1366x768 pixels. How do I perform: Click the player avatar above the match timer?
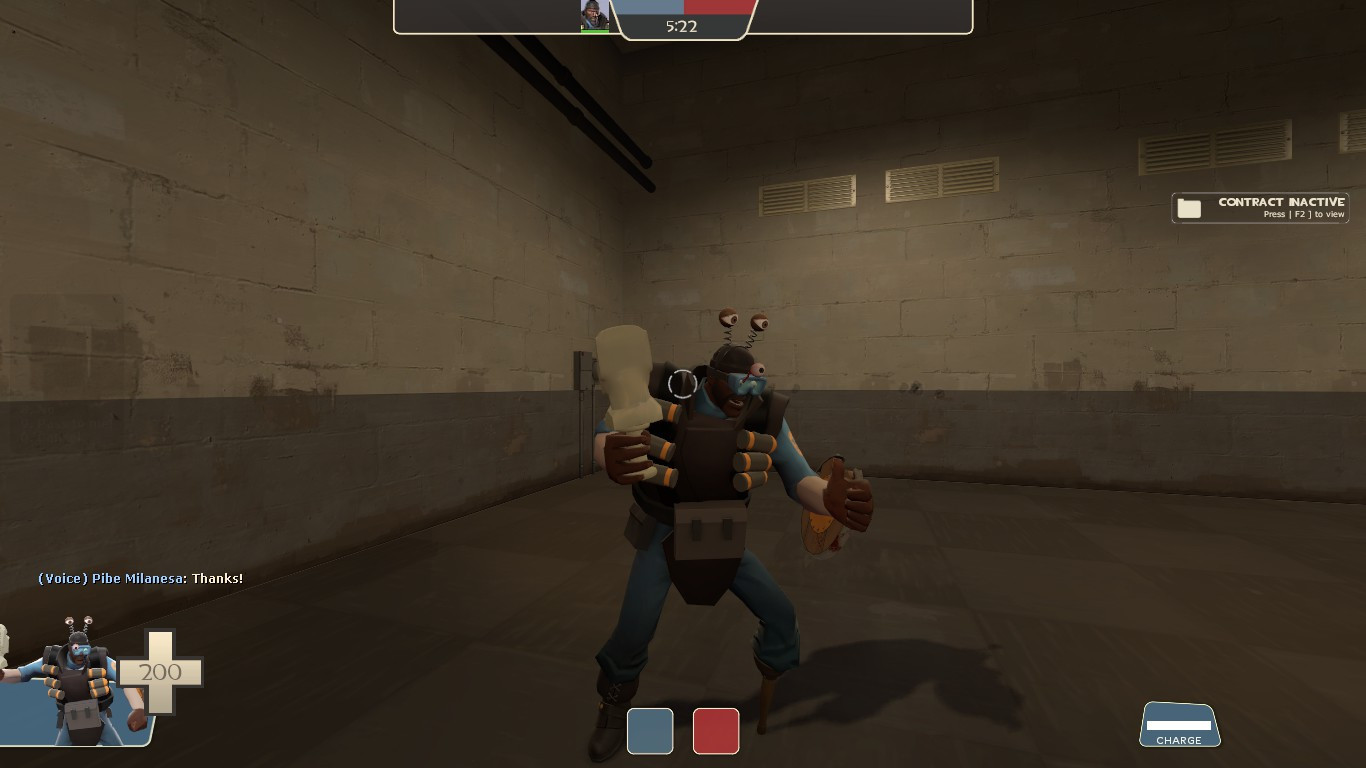594,13
